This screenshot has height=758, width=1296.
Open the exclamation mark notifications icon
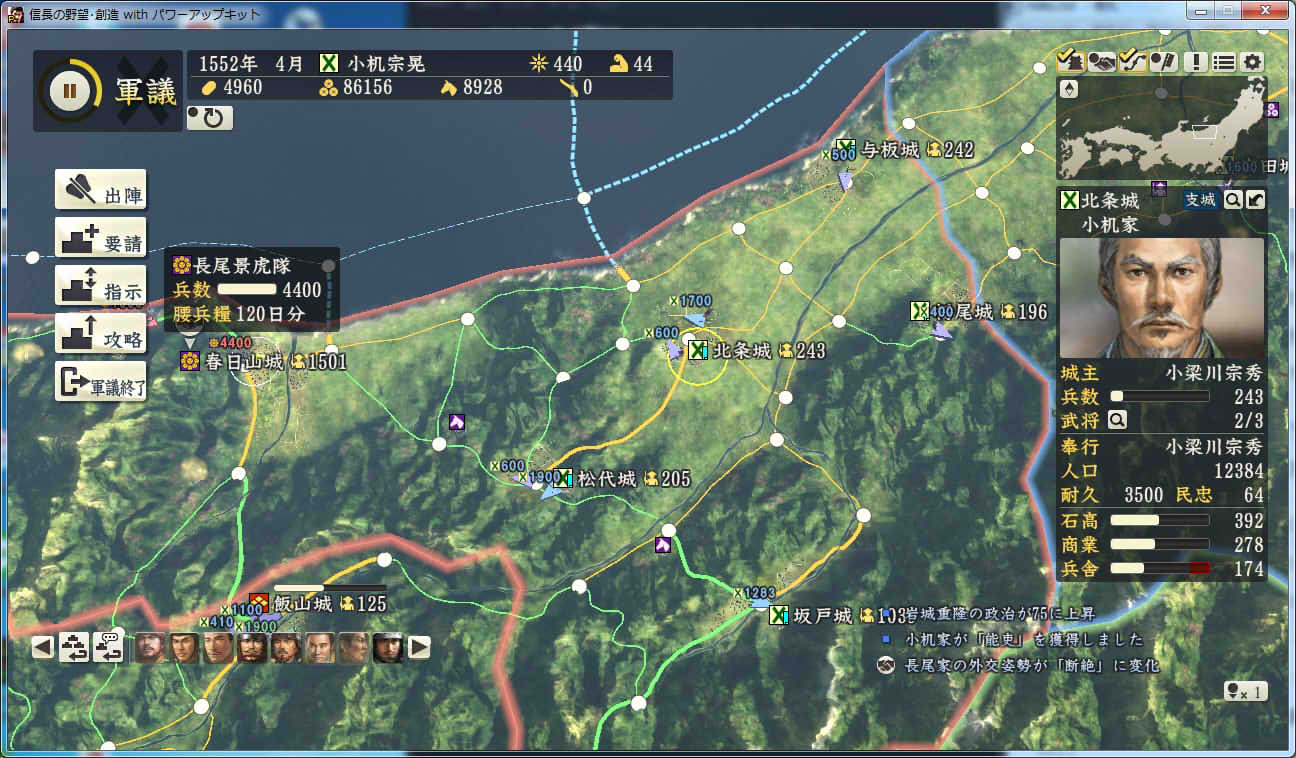point(1193,61)
